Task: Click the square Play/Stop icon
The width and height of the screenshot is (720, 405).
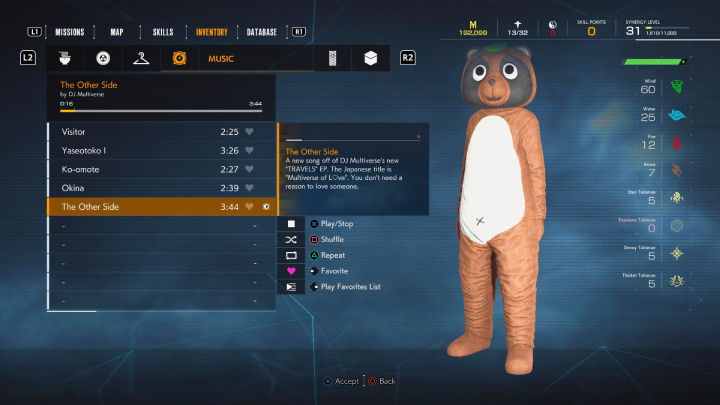Action: pos(291,224)
